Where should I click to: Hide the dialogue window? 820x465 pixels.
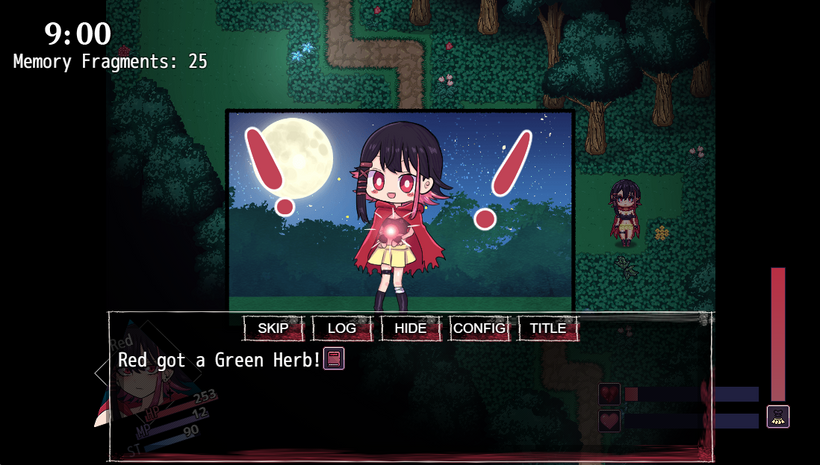tap(411, 328)
